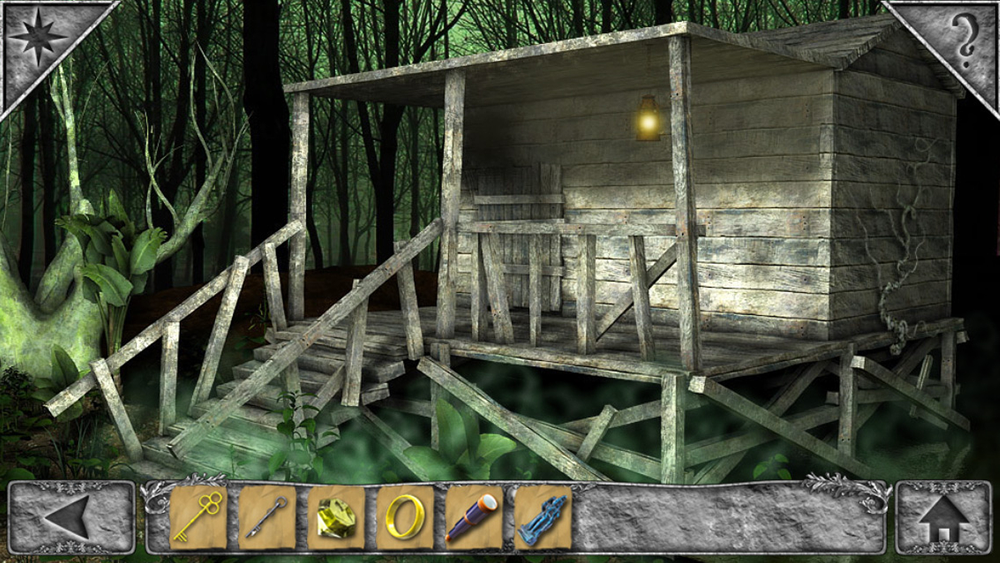Open the question mark hint button
The width and height of the screenshot is (1000, 563).
tap(962, 38)
